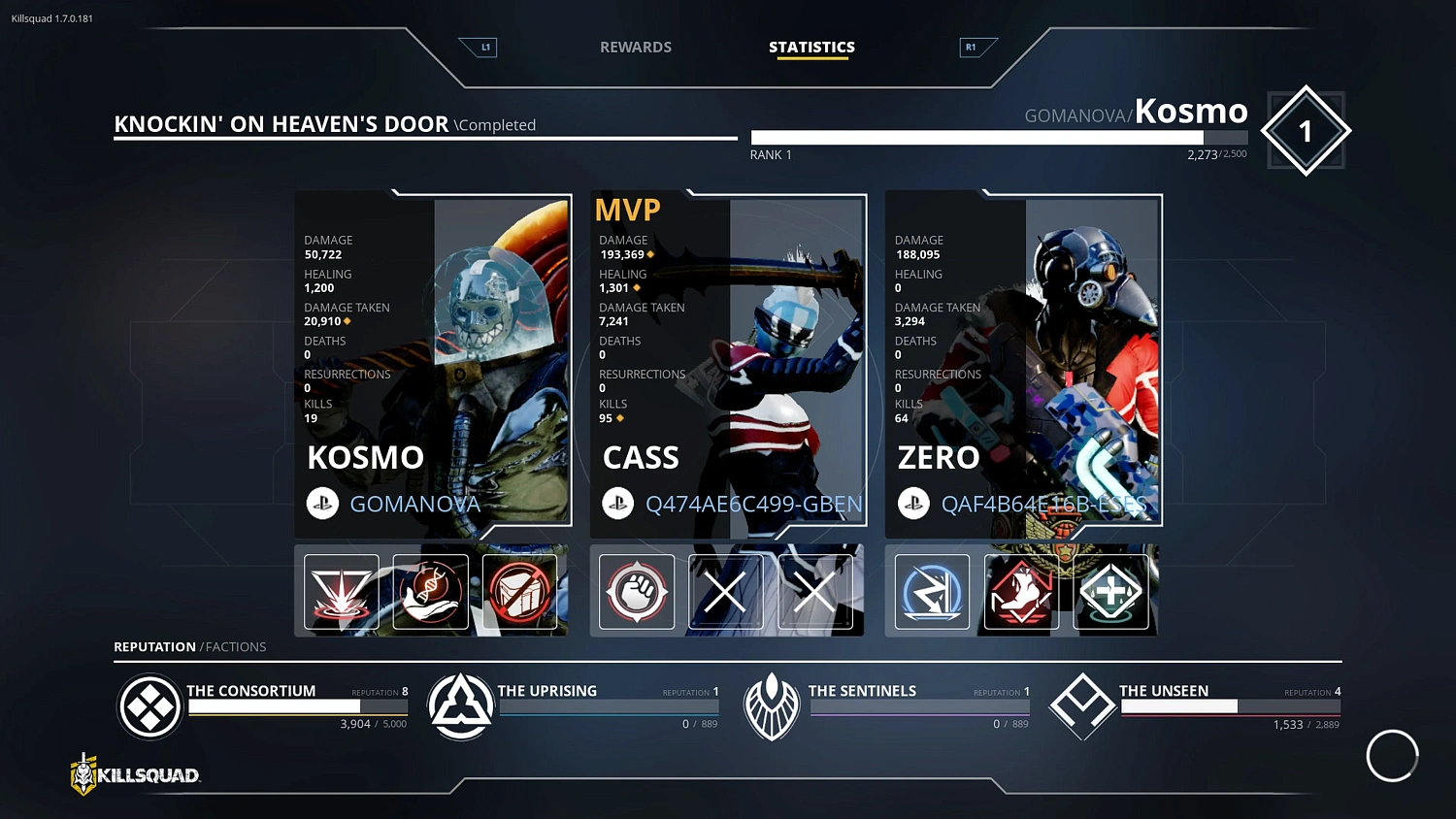
Task: Click Zero's green medical cross ability icon
Action: click(x=1111, y=591)
